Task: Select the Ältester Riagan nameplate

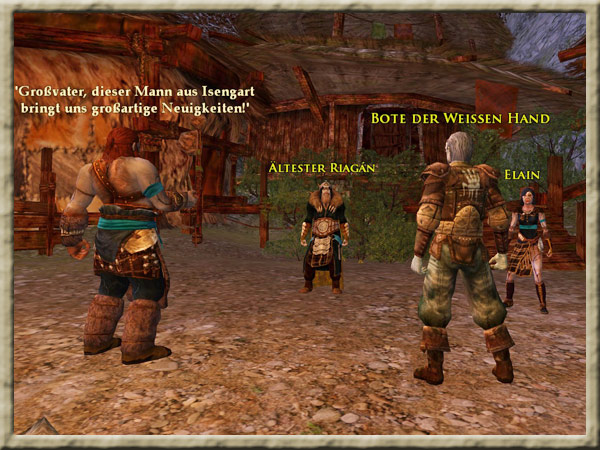Action: pyautogui.click(x=322, y=167)
